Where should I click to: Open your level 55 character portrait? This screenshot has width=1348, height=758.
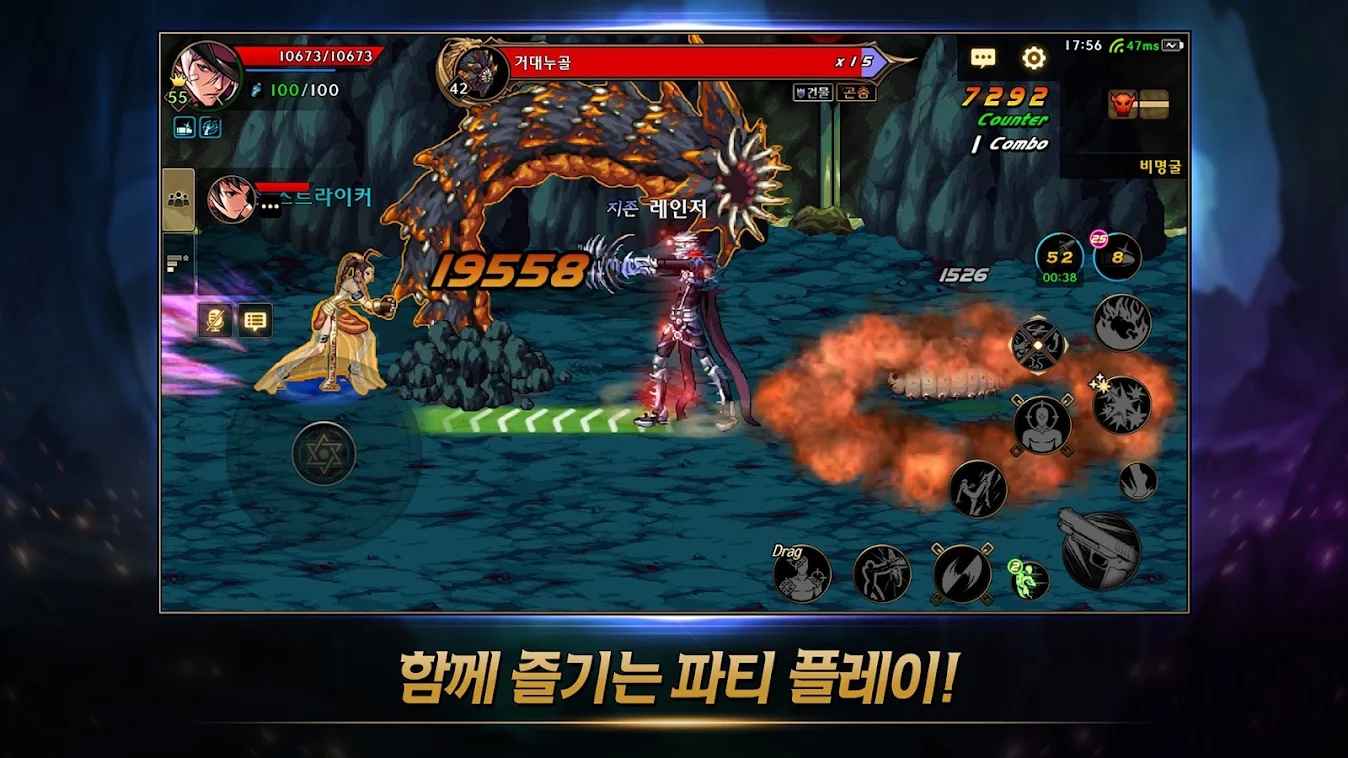206,76
